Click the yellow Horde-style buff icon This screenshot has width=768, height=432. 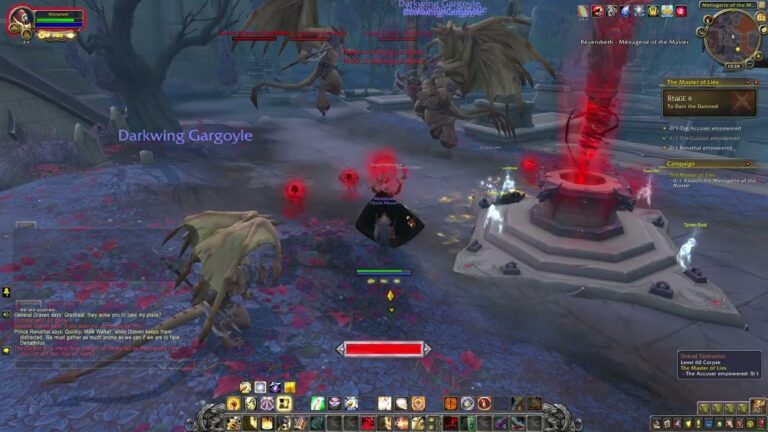tap(653, 11)
